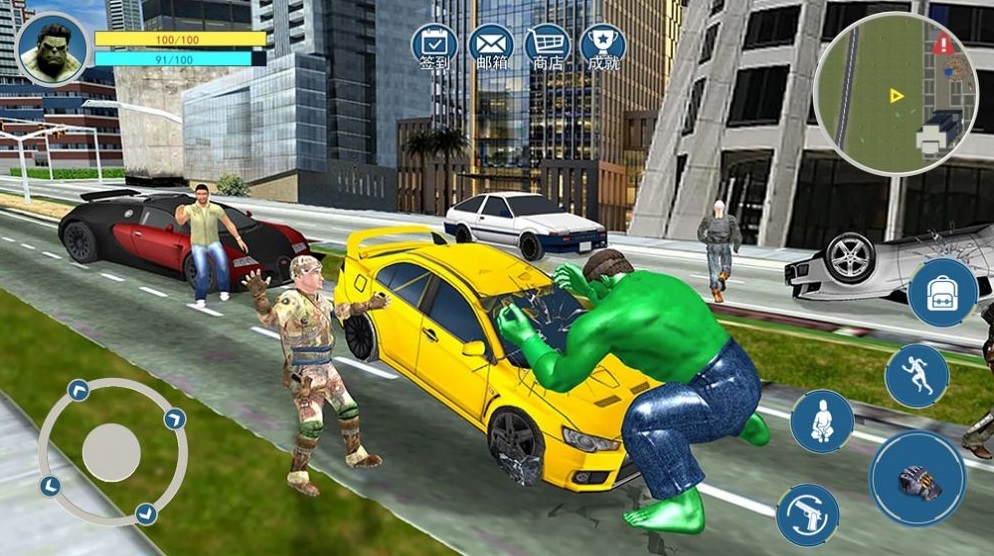Viewport: 994px width, 556px height.
Task: Activate the sprint running button
Action: 916,375
